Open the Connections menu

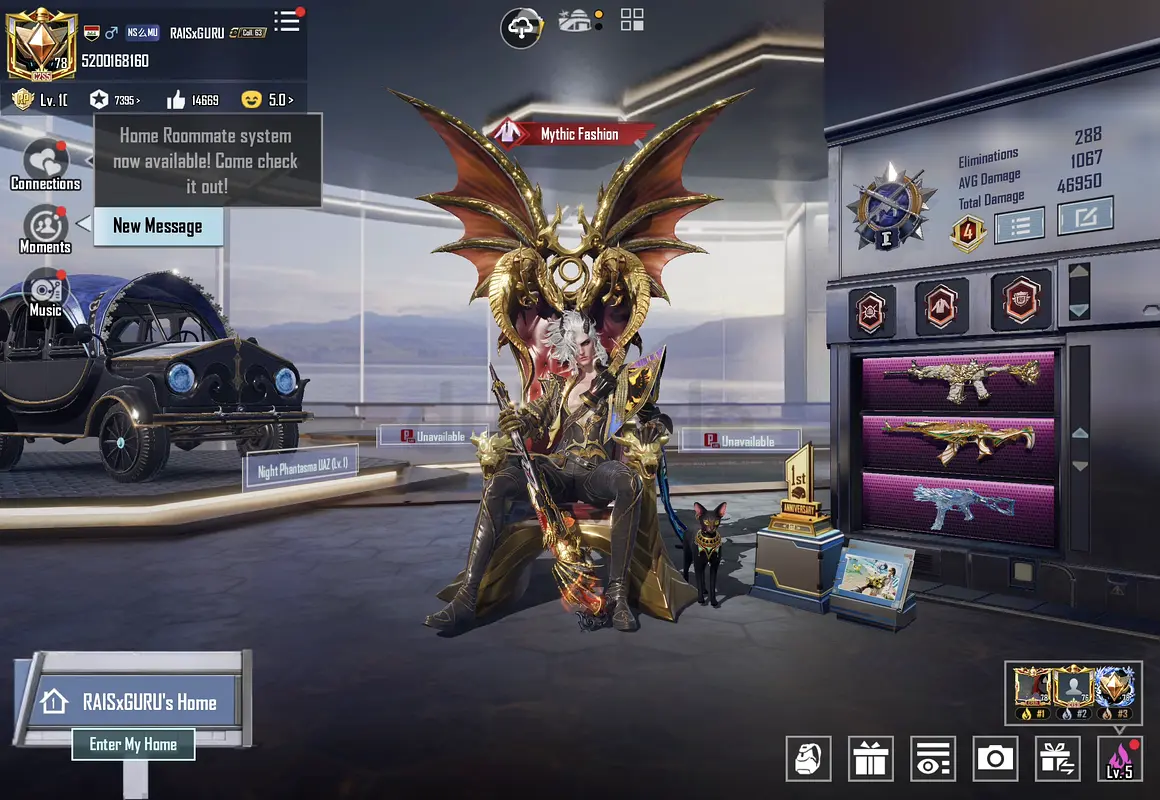(45, 165)
